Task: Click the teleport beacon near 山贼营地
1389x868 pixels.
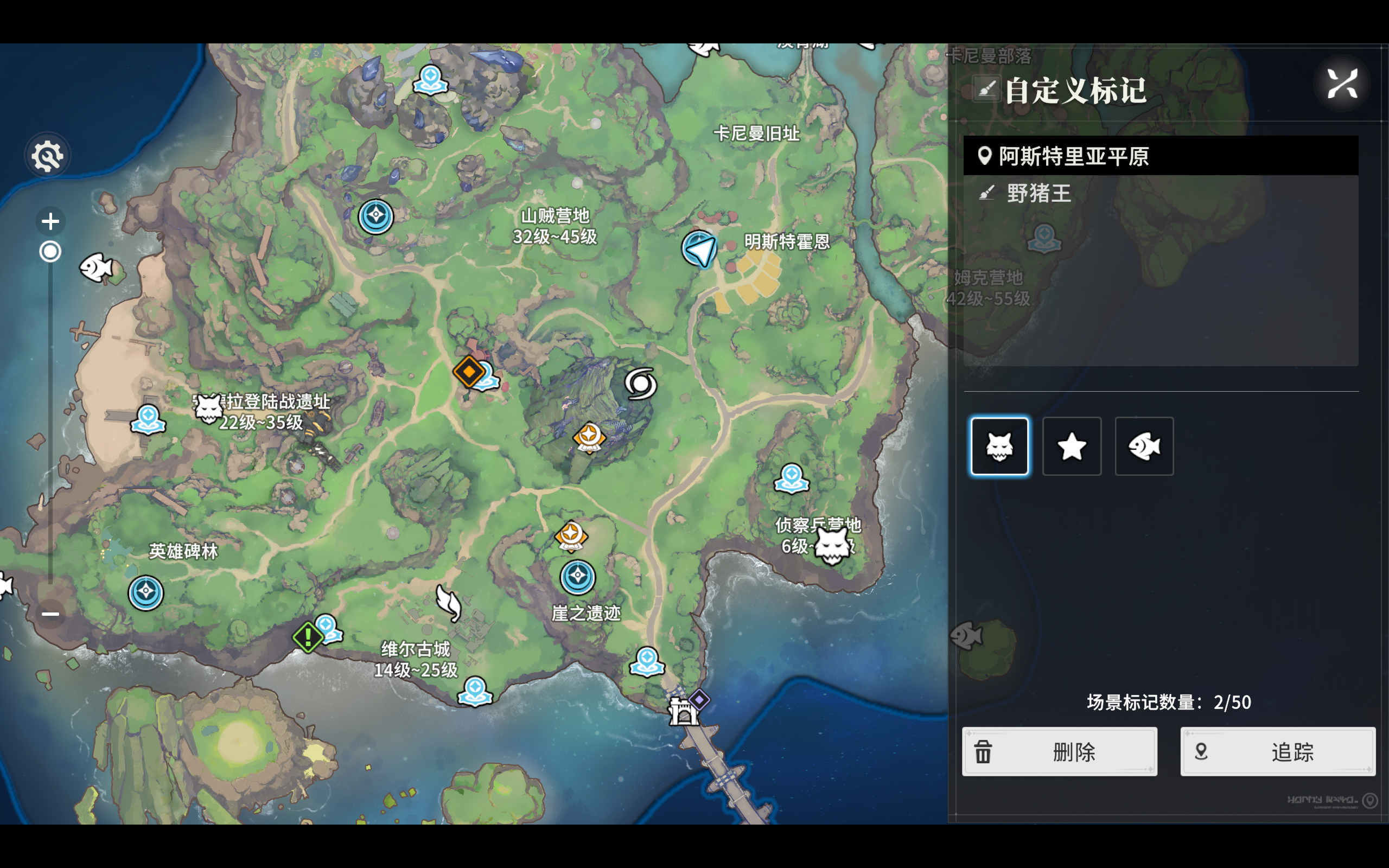Action: click(375, 216)
